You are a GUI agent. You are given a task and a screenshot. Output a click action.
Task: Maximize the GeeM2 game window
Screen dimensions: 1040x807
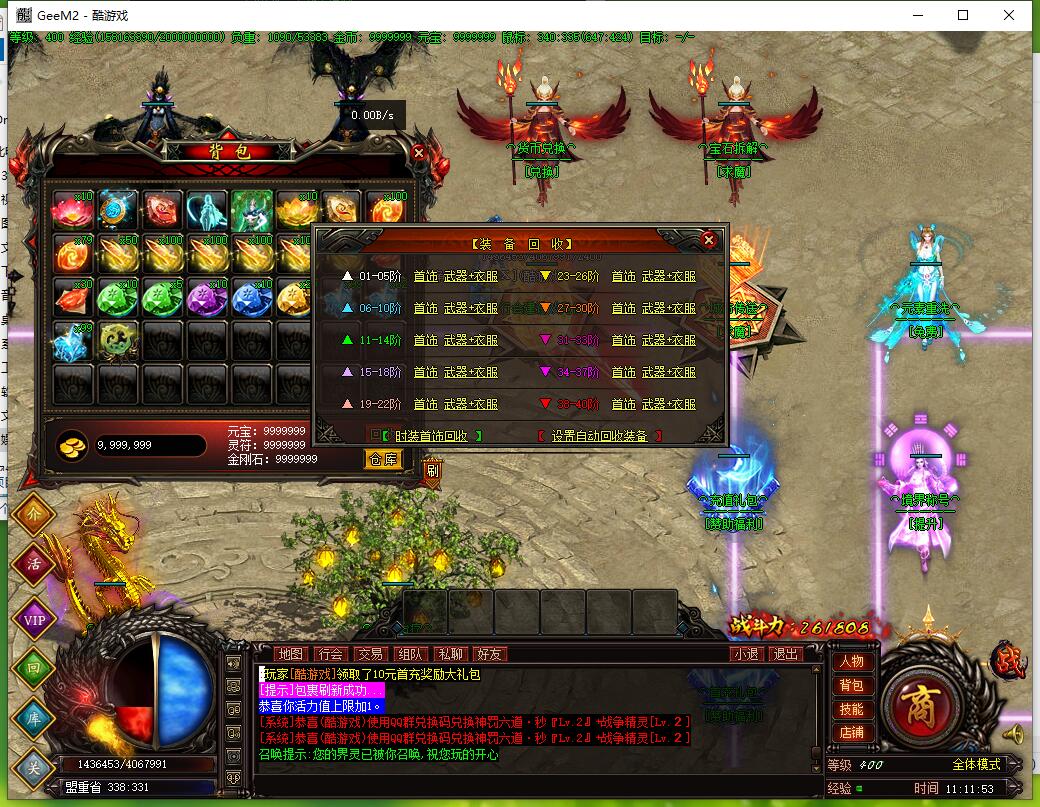[x=963, y=15]
